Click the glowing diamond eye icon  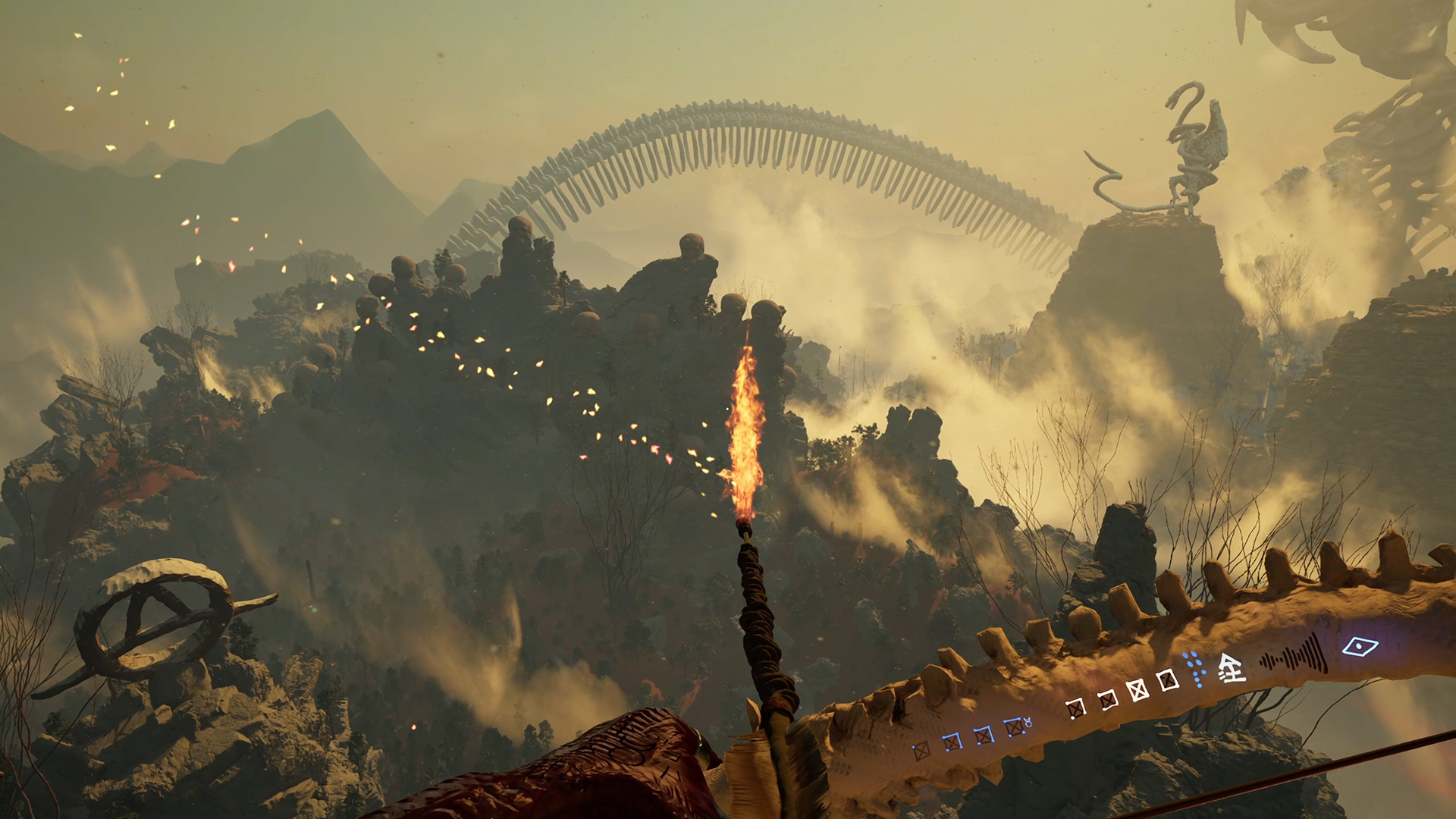point(1360,647)
